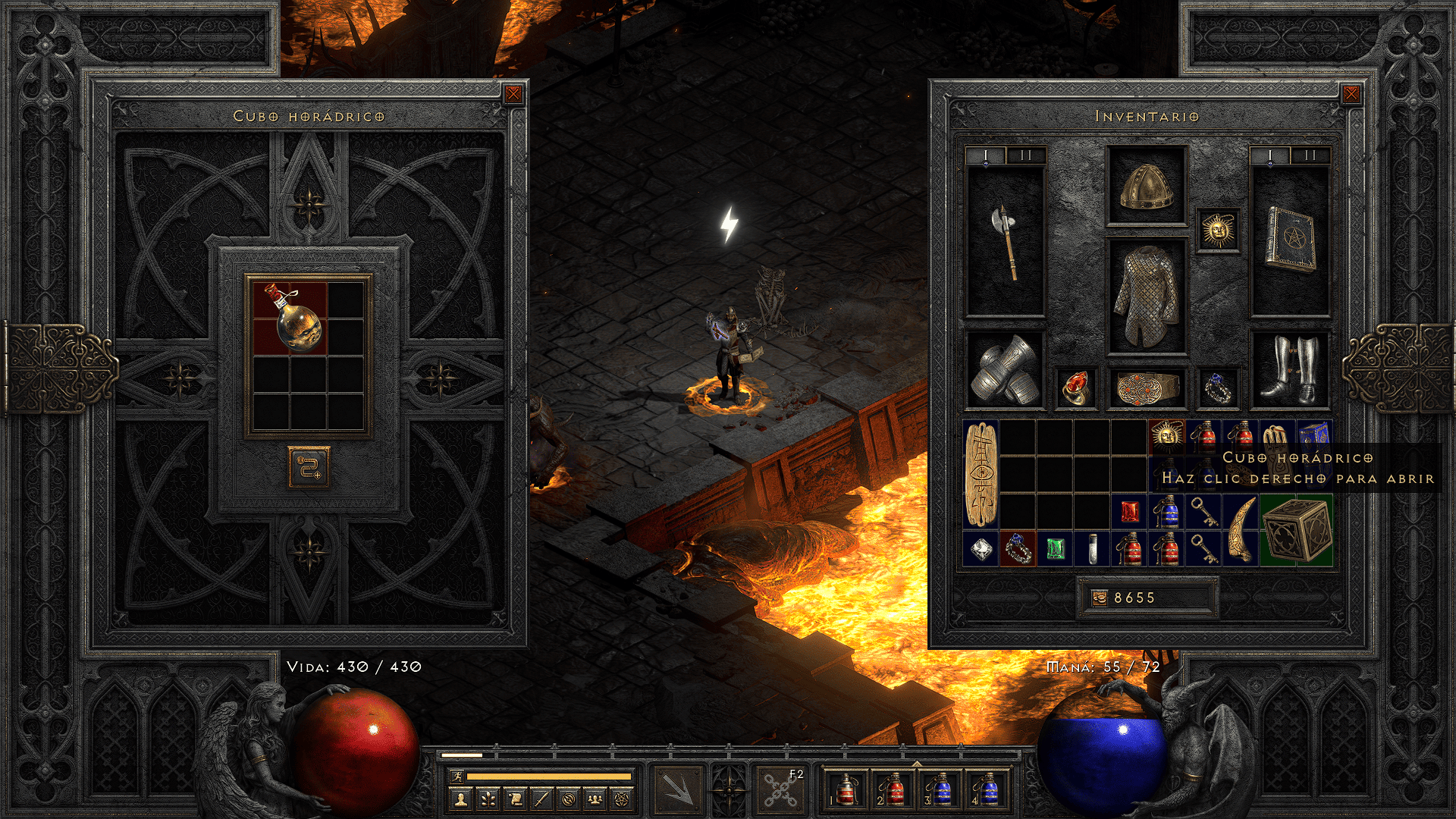1456x819 pixels.
Task: Open the gold amount button
Action: pos(1100,598)
